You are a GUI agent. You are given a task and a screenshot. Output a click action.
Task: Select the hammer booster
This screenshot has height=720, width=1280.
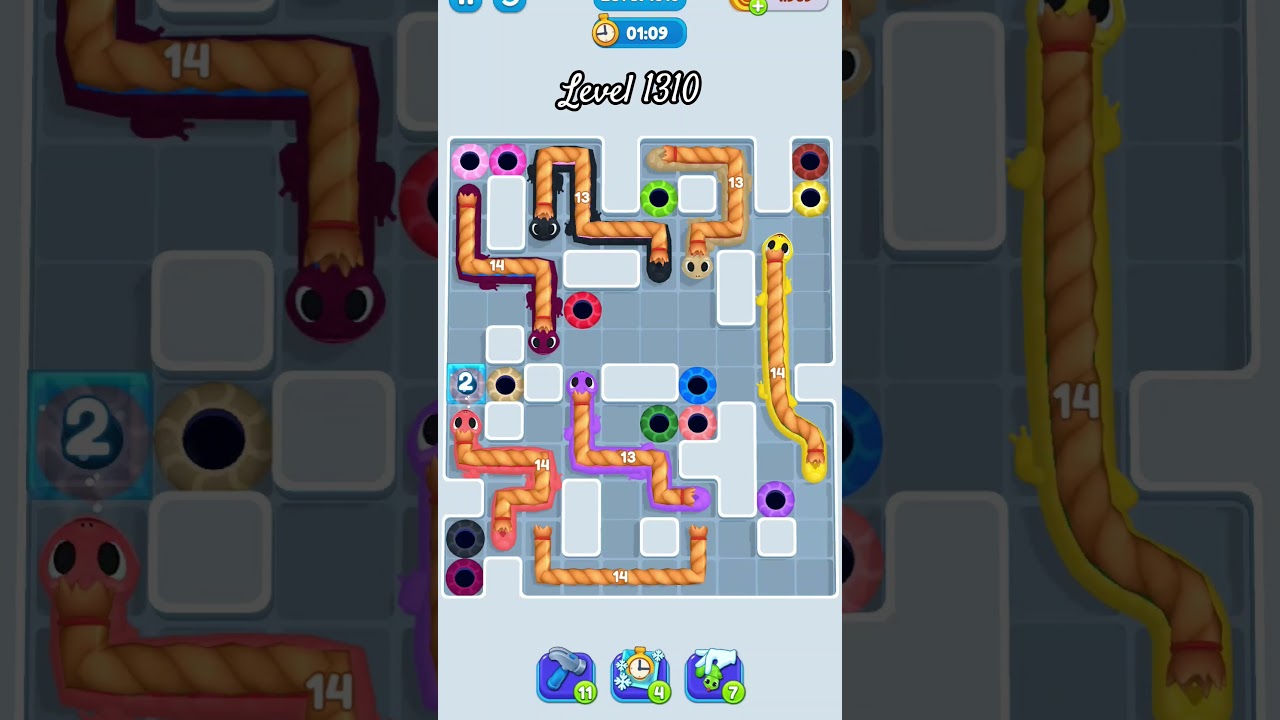tap(566, 675)
